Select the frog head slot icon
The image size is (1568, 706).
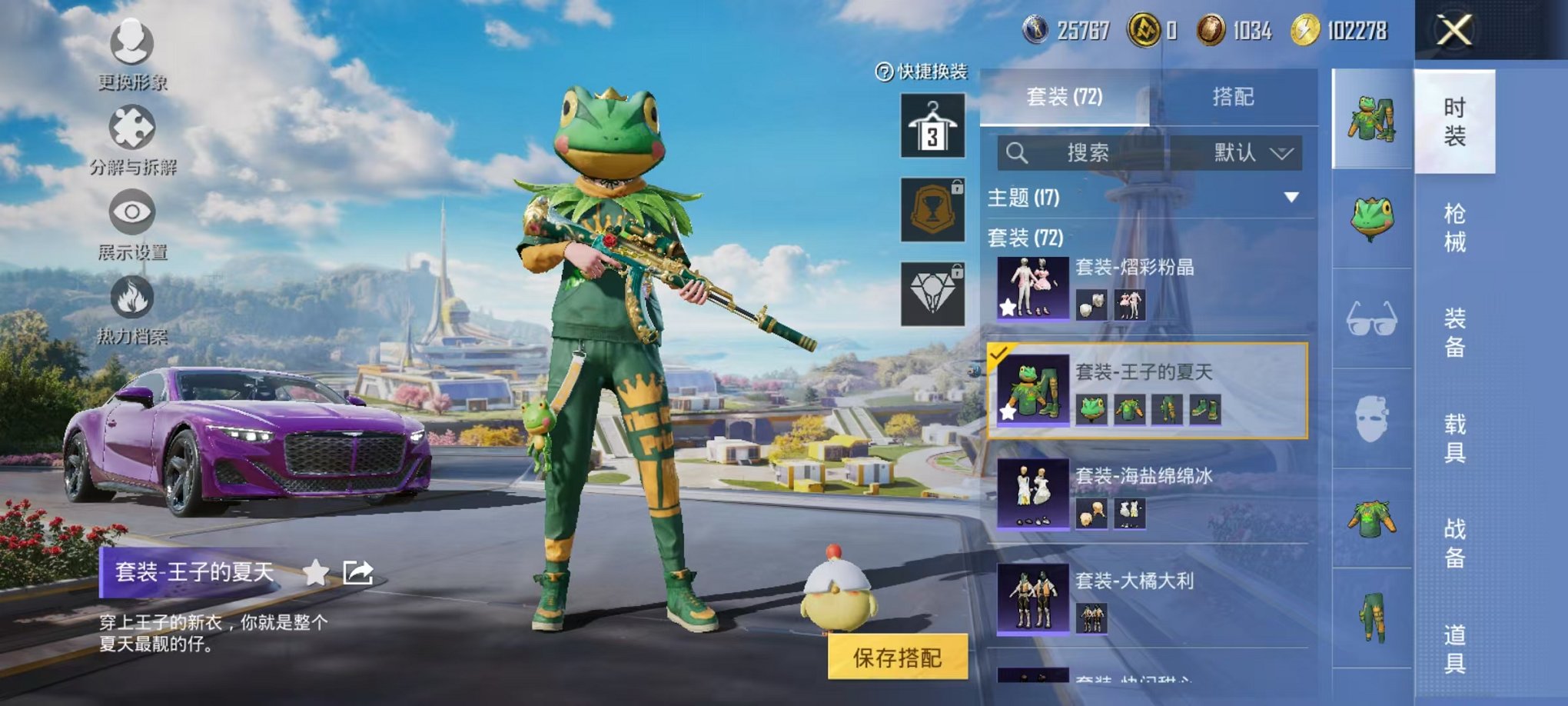1372,219
